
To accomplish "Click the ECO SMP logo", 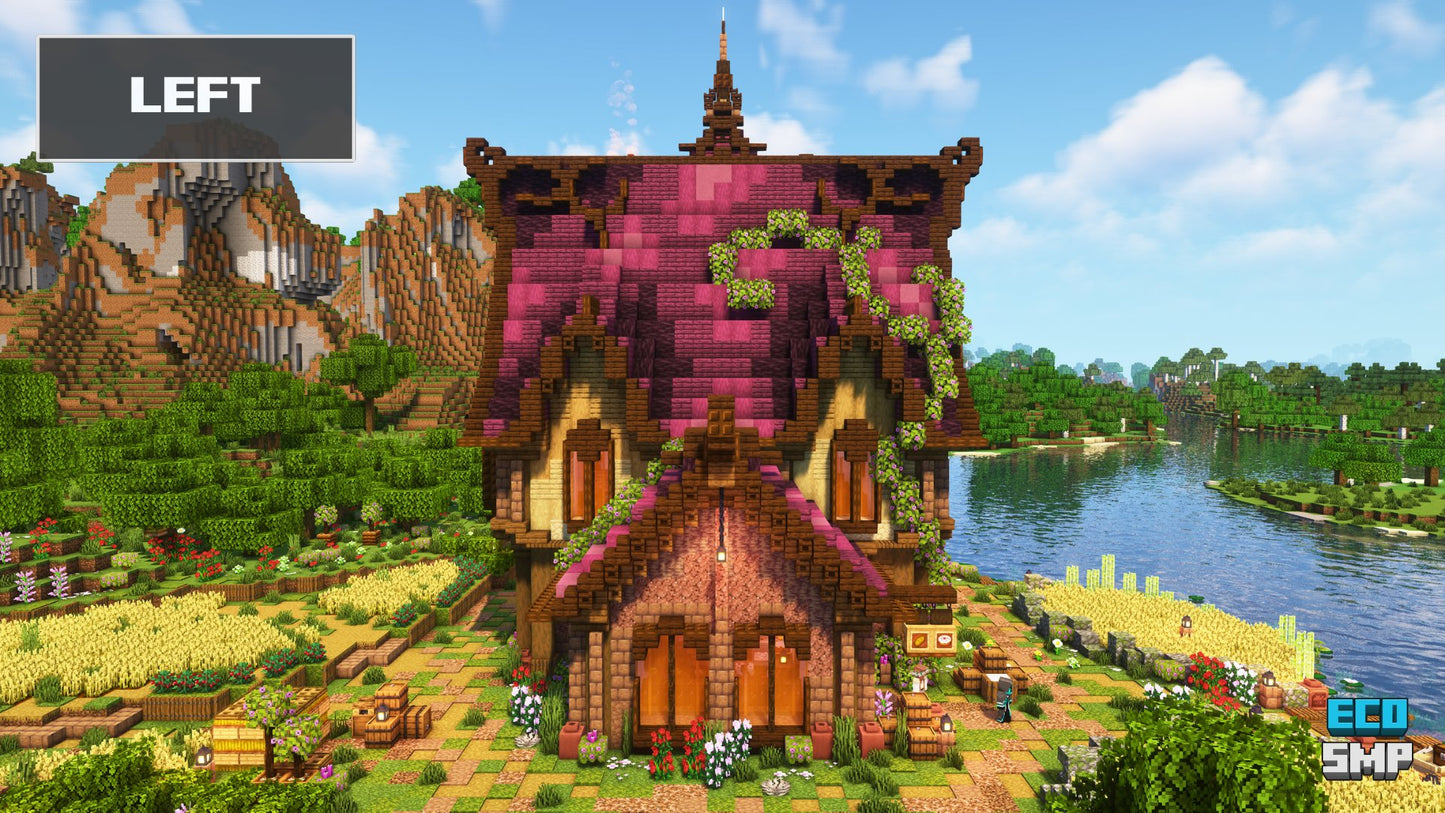I will tap(1367, 739).
